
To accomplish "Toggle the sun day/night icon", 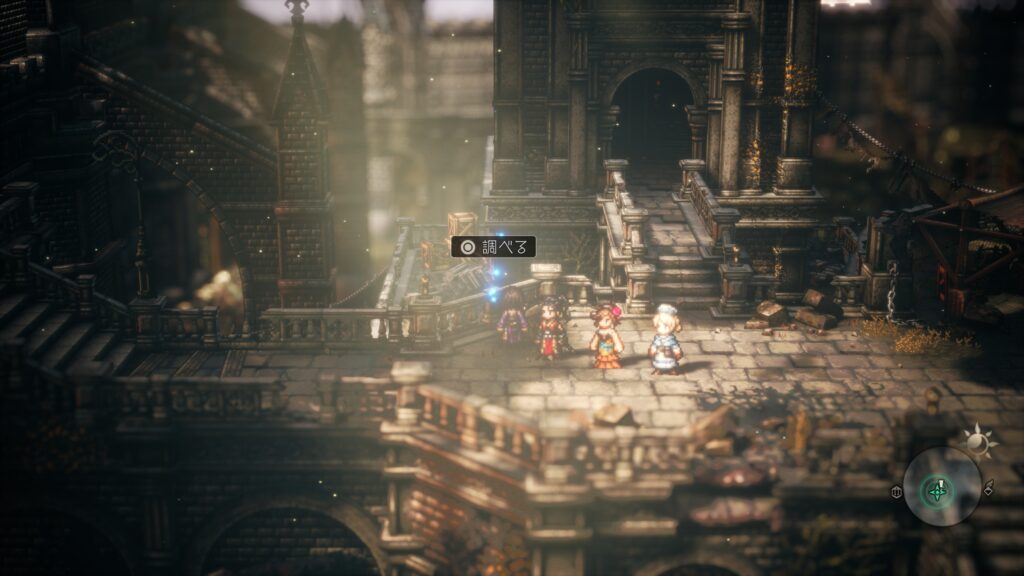I will [x=975, y=439].
